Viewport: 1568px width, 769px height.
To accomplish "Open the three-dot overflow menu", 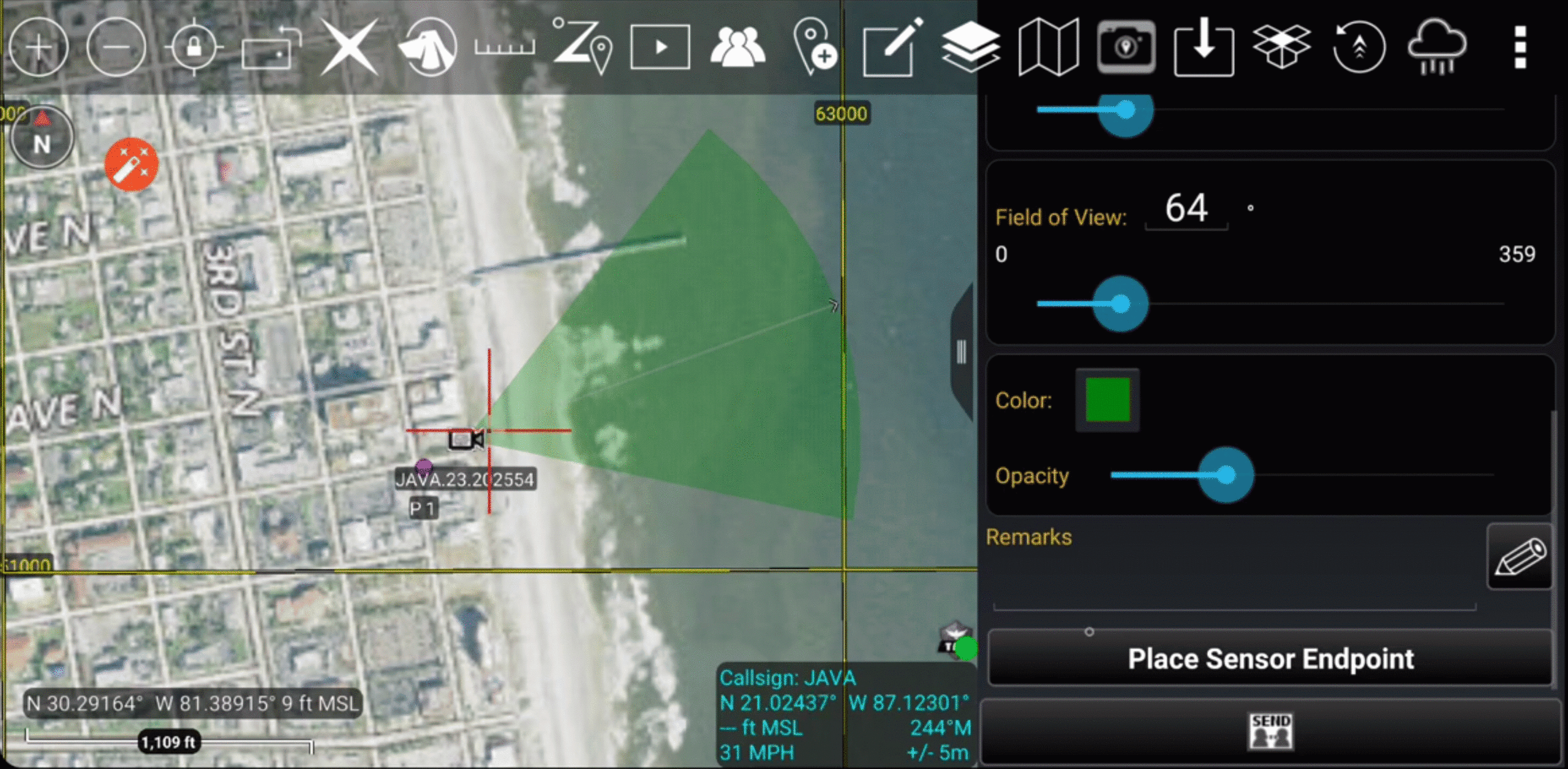I will [1520, 47].
